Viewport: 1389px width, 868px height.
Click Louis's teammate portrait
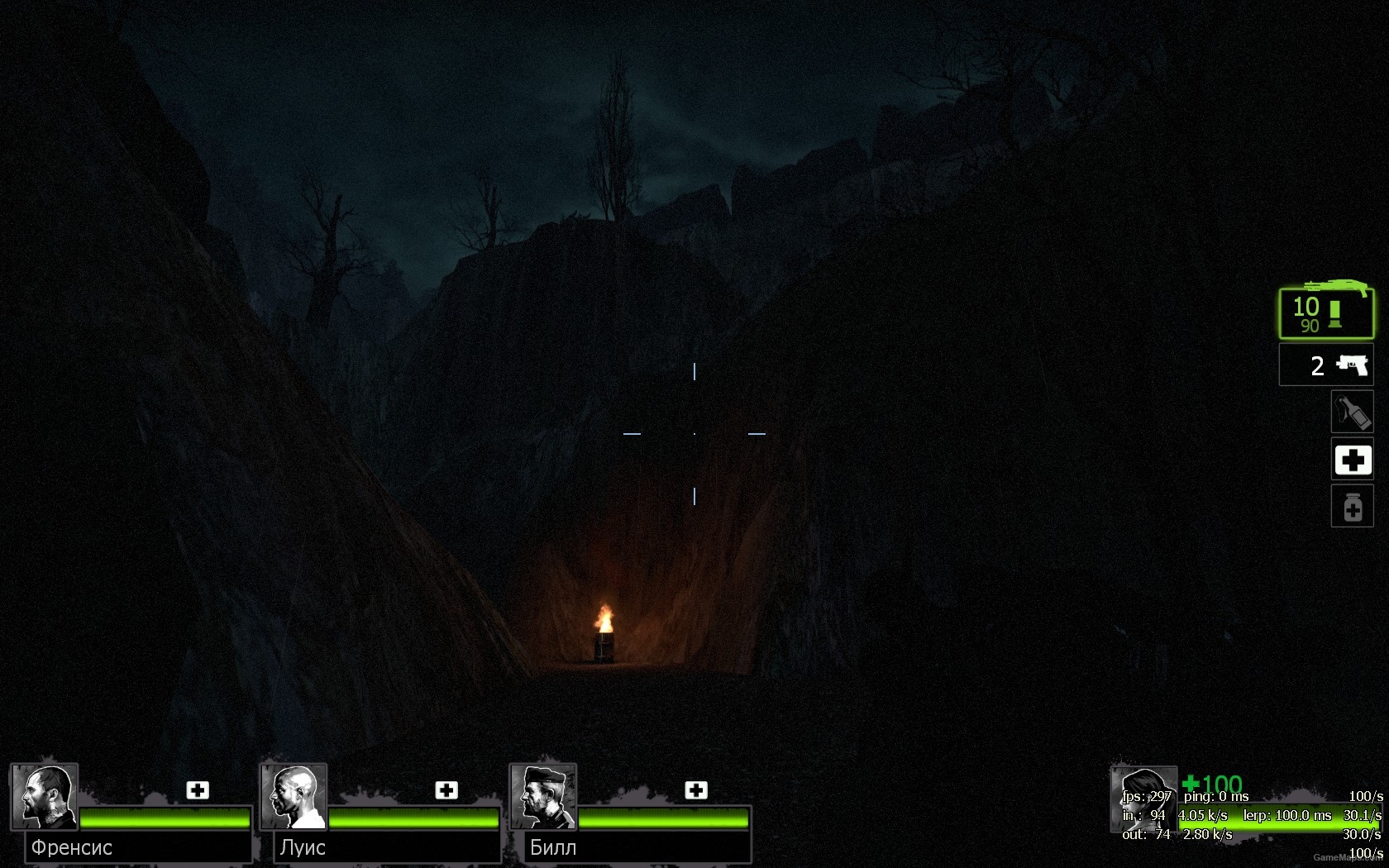coord(294,797)
